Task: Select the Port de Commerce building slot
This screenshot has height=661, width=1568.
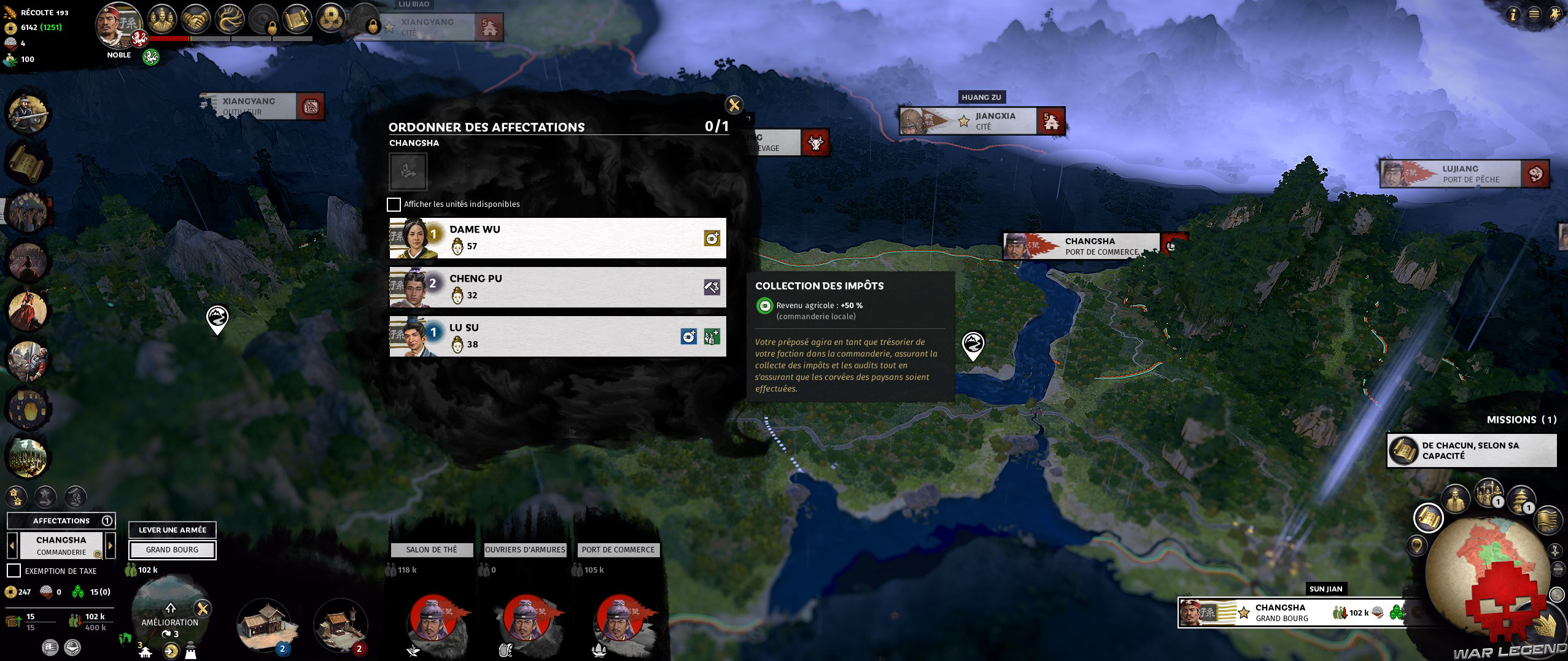Action: (x=618, y=550)
